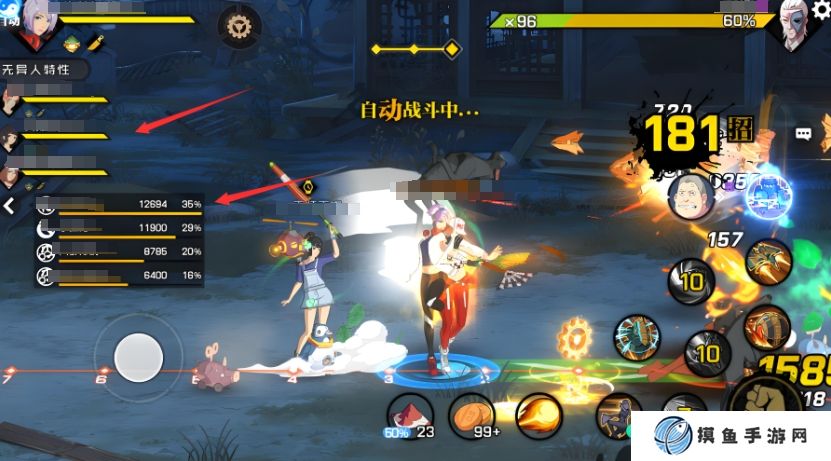The image size is (831, 461).
Task: Tap the virtual joystick knob
Action: point(138,356)
